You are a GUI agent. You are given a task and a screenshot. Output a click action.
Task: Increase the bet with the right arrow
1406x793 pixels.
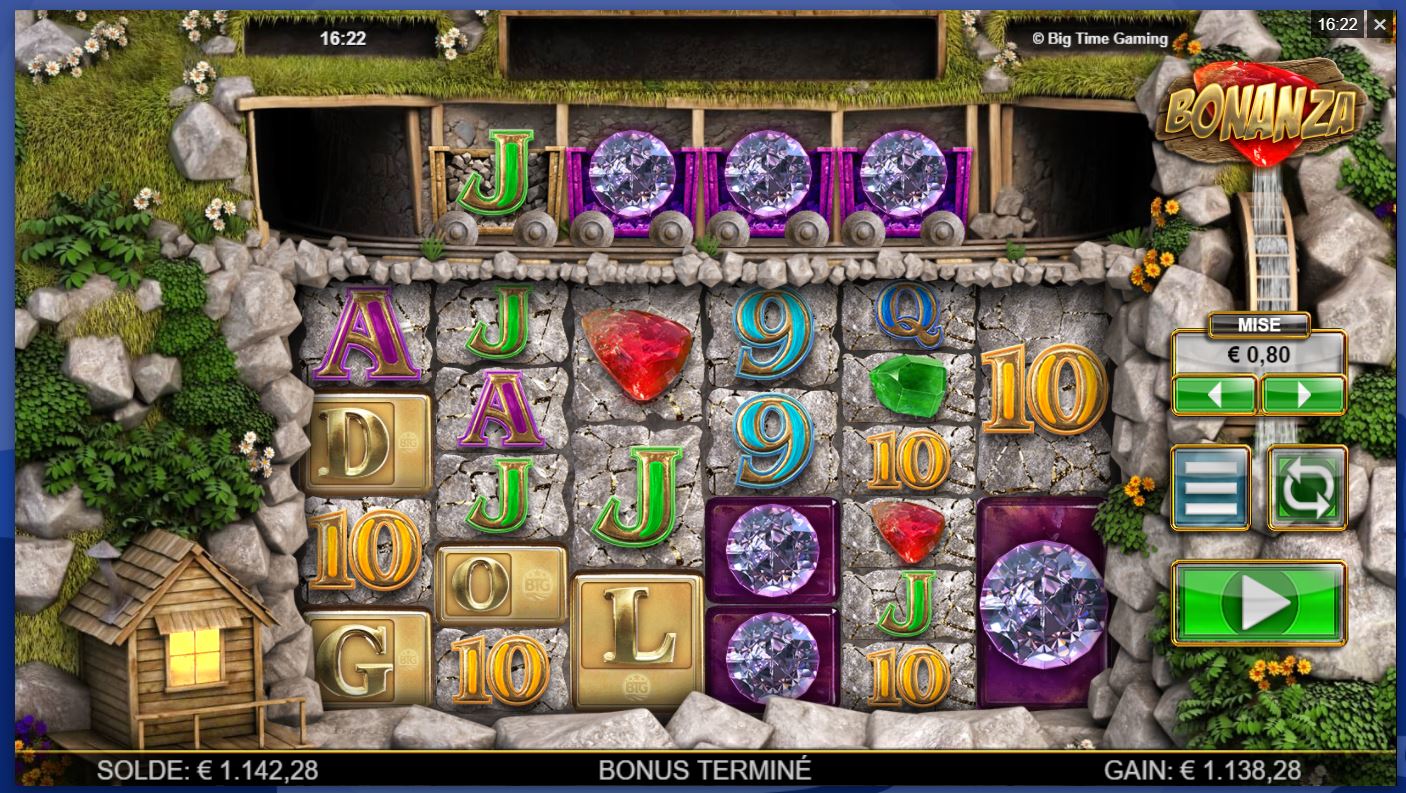point(1303,395)
